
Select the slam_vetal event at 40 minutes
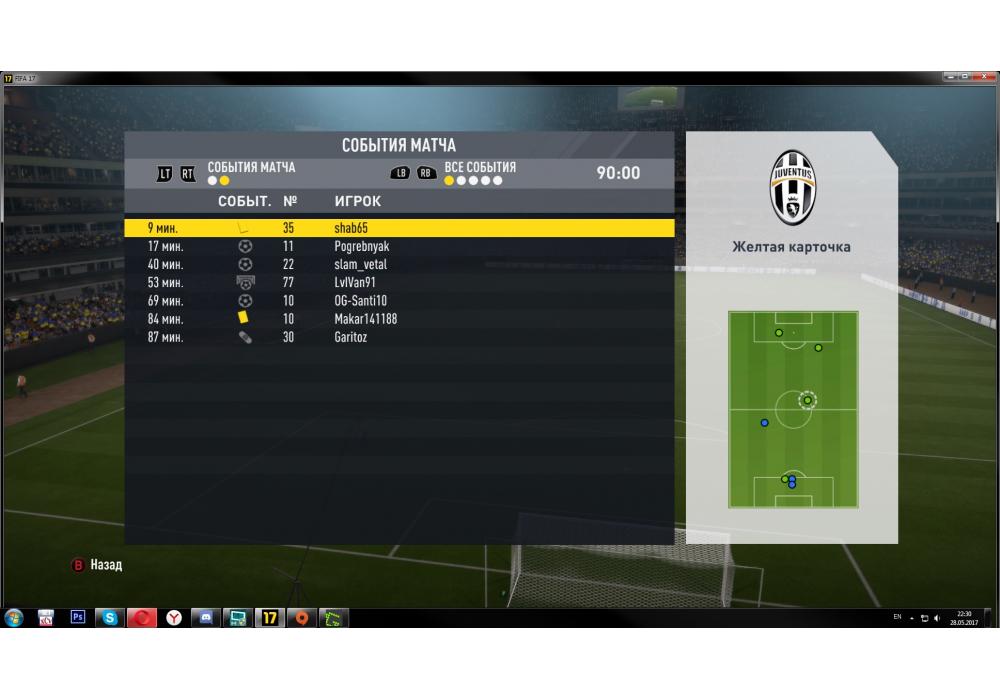[398, 264]
